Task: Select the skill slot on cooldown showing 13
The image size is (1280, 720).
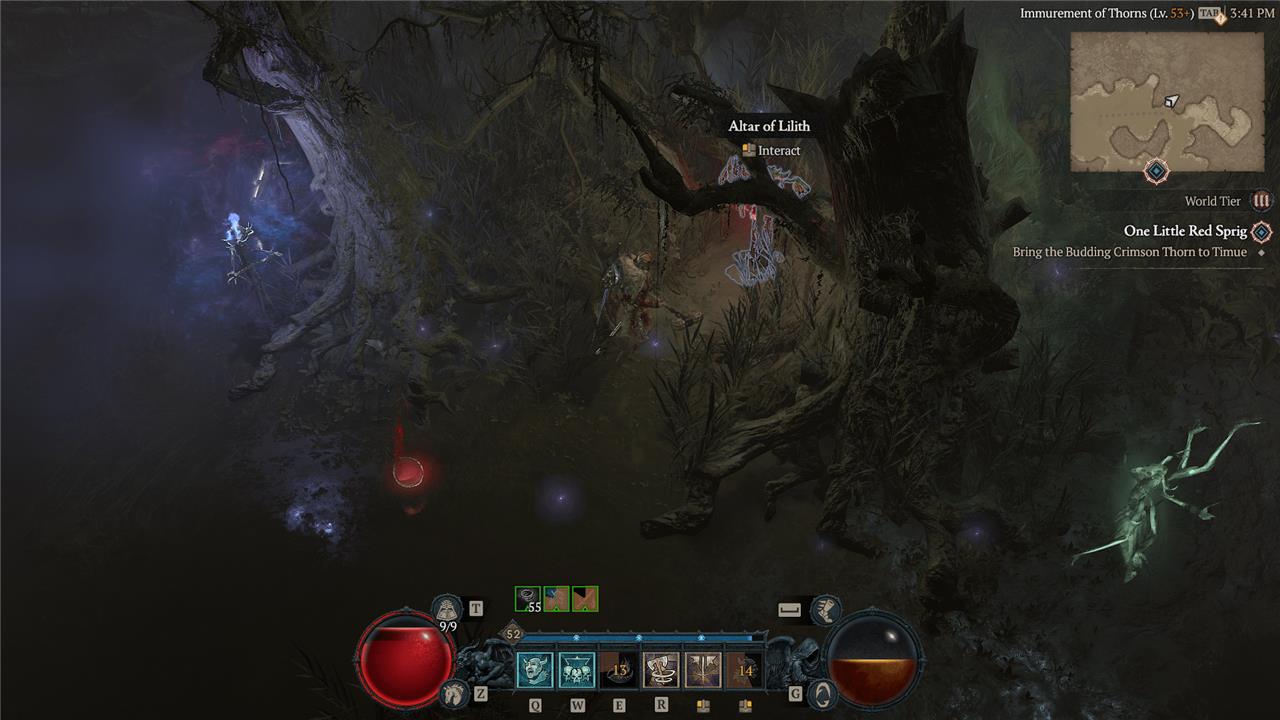Action: (619, 670)
